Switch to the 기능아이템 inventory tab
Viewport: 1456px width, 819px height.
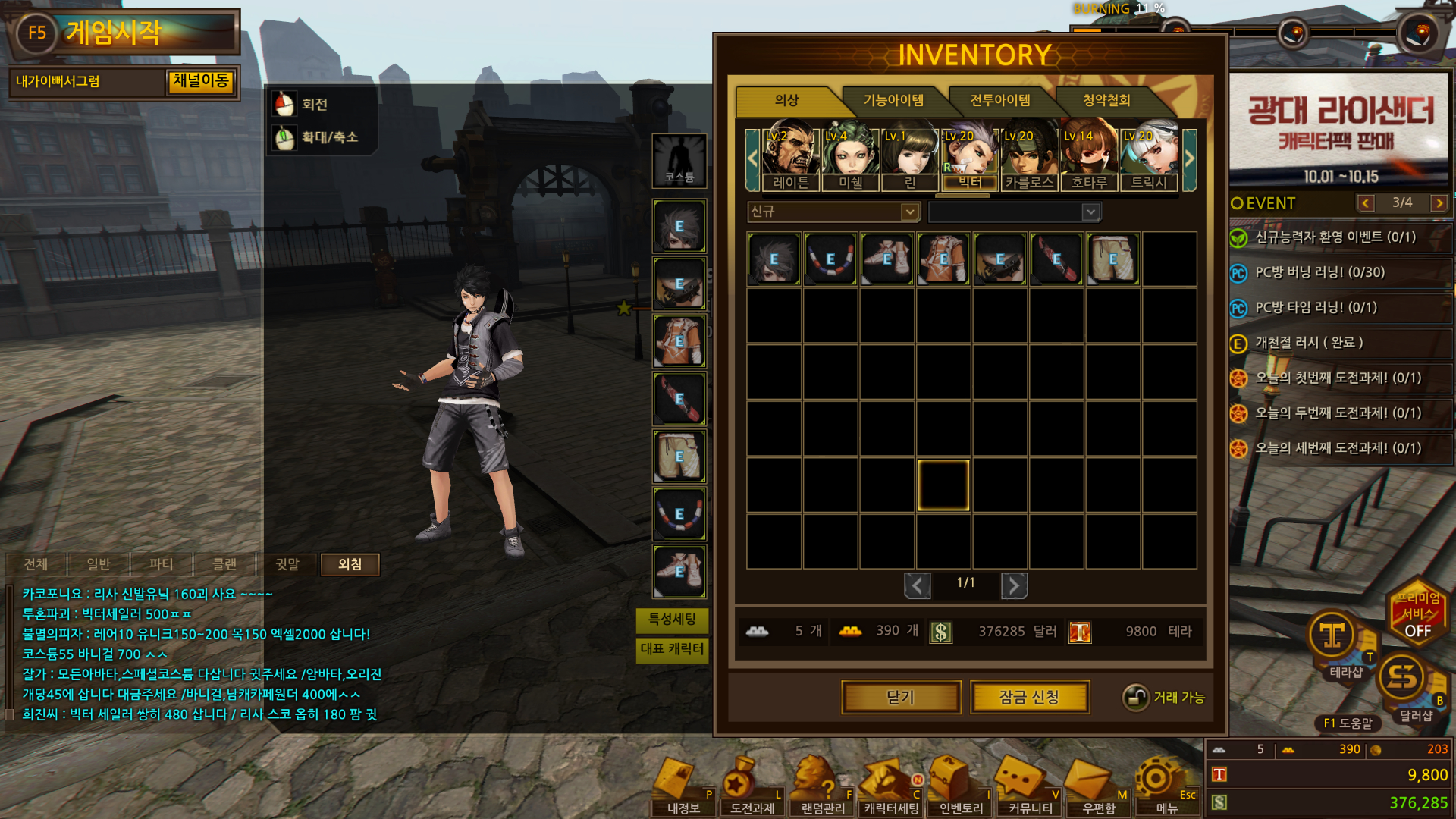point(893,100)
